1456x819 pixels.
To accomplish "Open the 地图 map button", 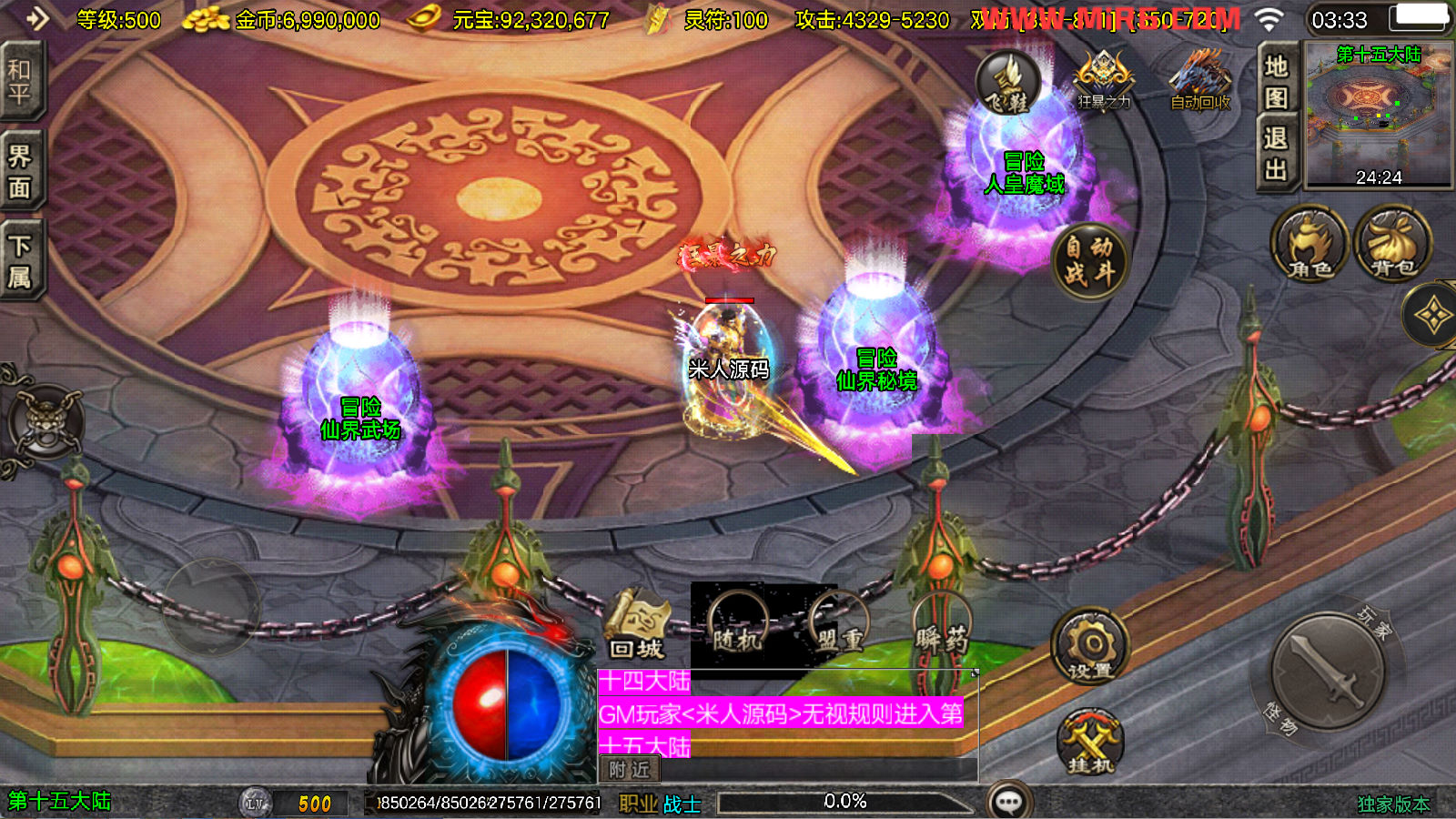I will point(1276,81).
